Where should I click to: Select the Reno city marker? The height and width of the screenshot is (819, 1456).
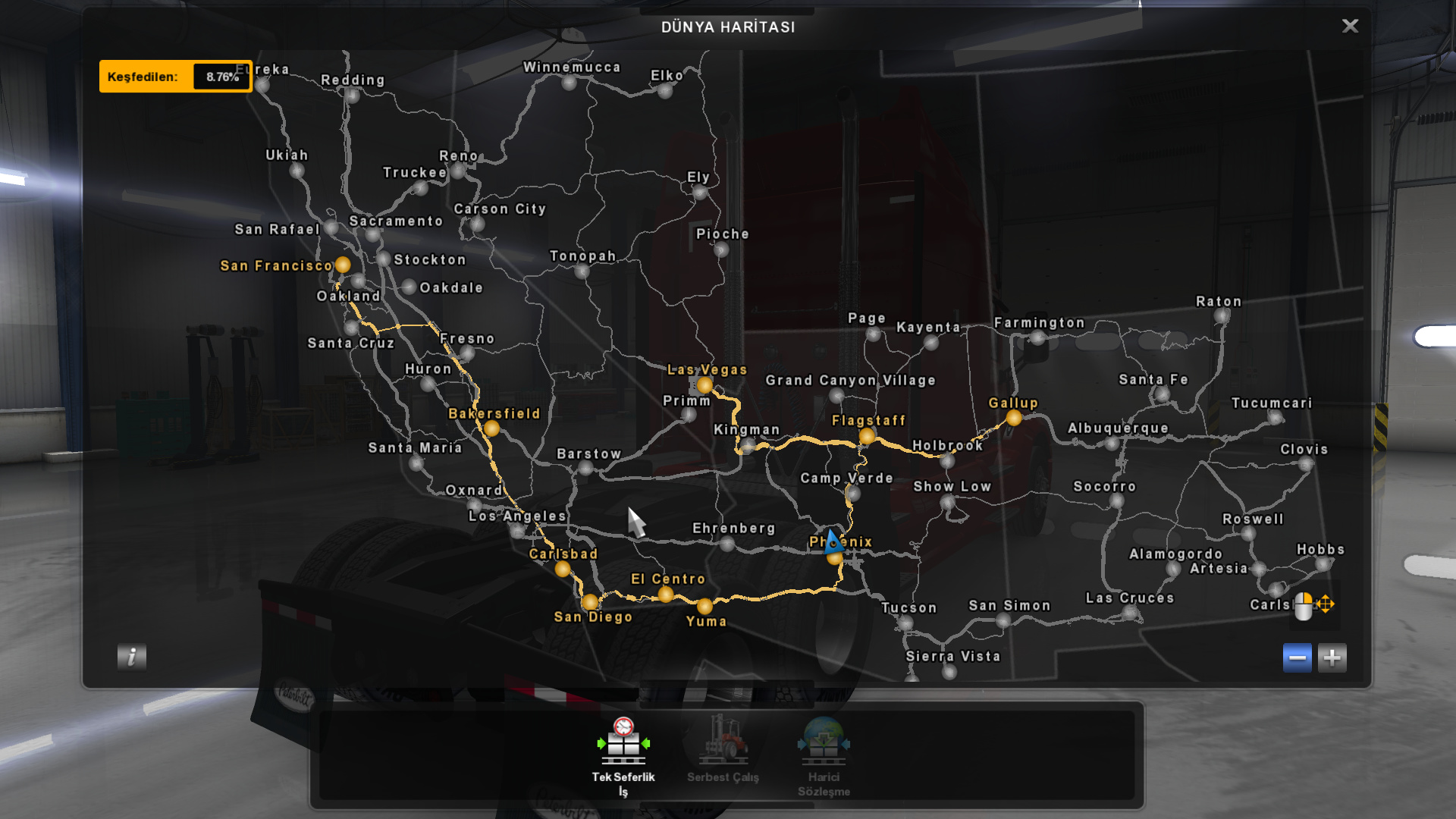[458, 171]
